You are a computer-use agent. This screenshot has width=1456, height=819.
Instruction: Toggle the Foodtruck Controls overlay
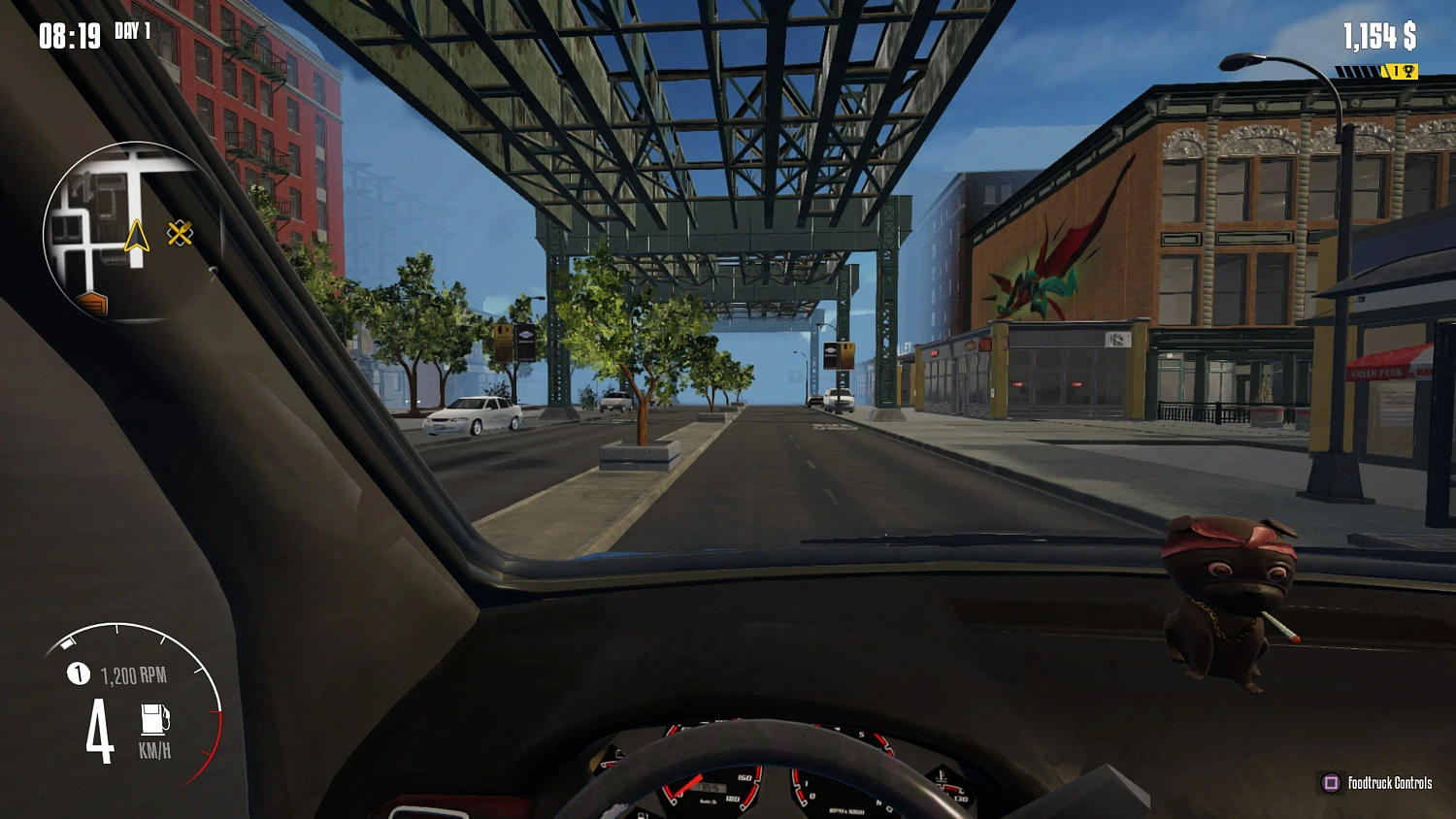click(x=1390, y=783)
